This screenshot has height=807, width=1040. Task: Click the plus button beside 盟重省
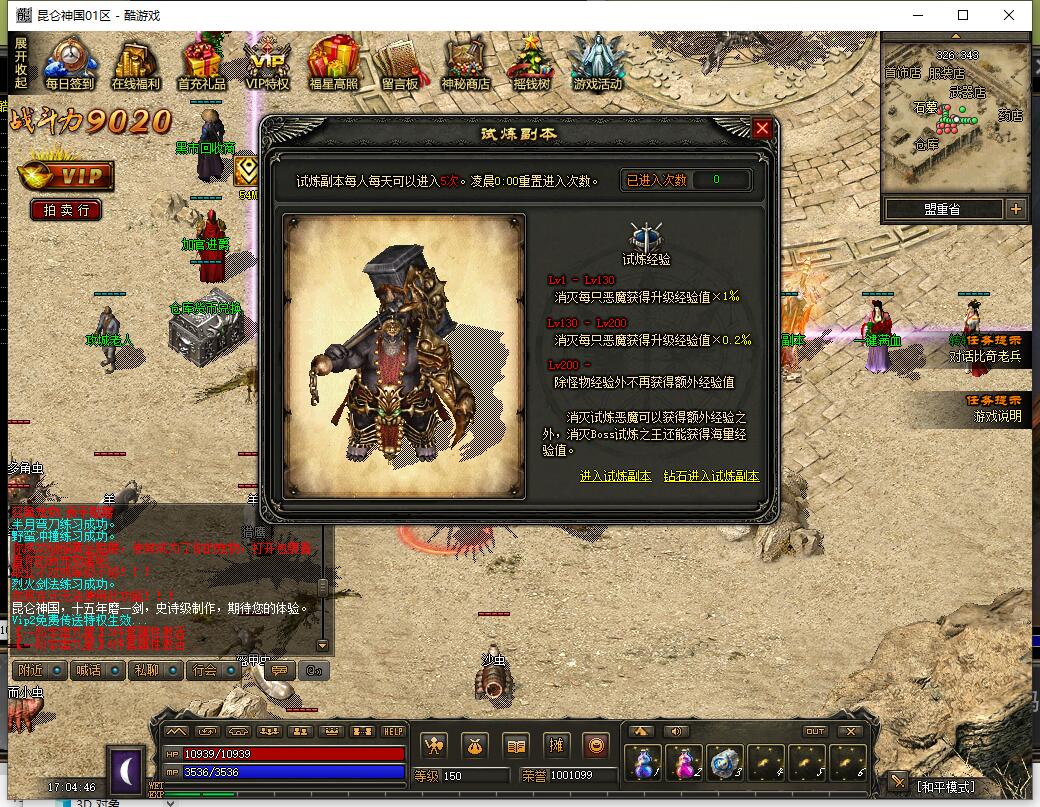[x=1015, y=209]
